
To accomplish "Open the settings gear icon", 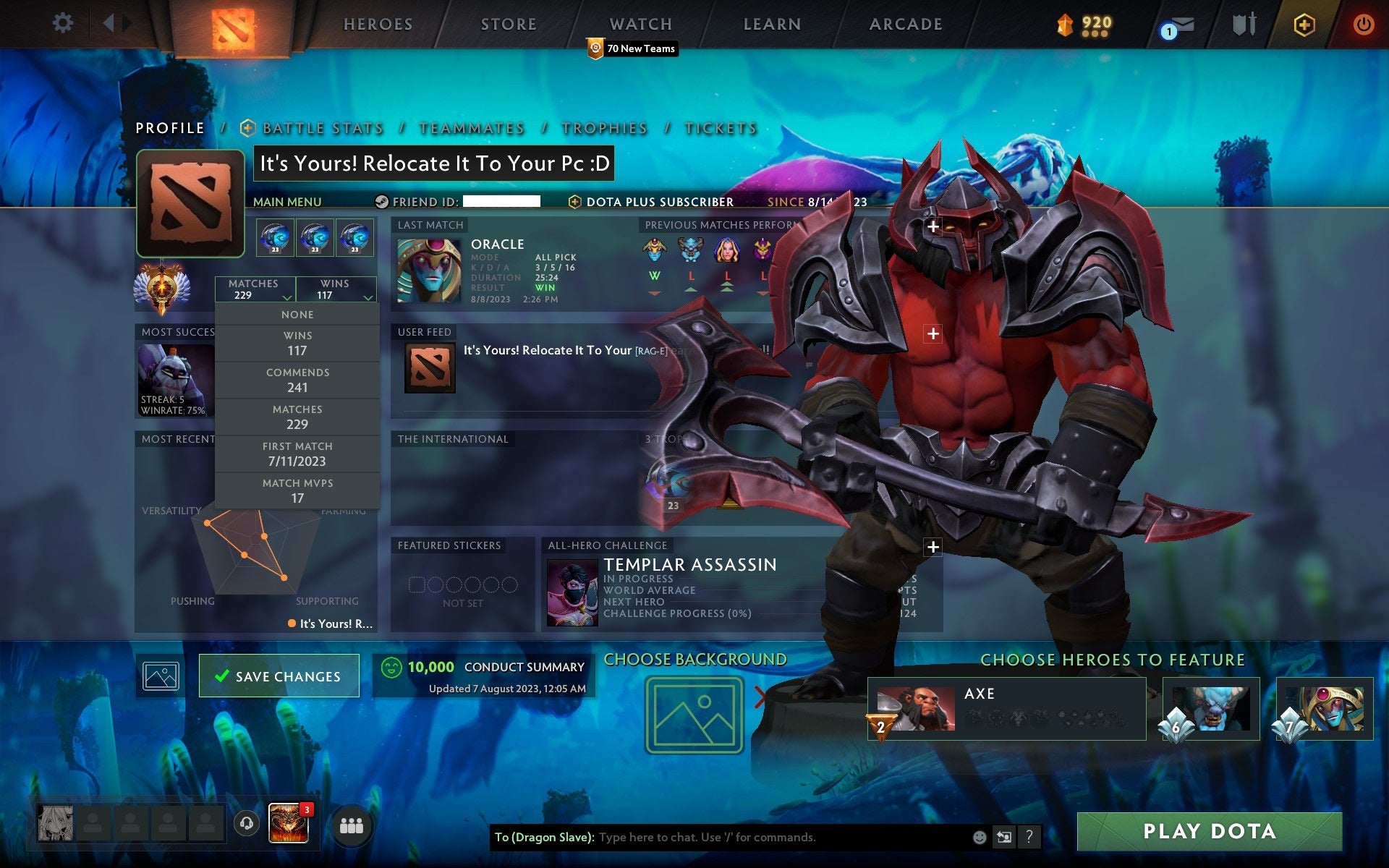I will pyautogui.click(x=64, y=23).
